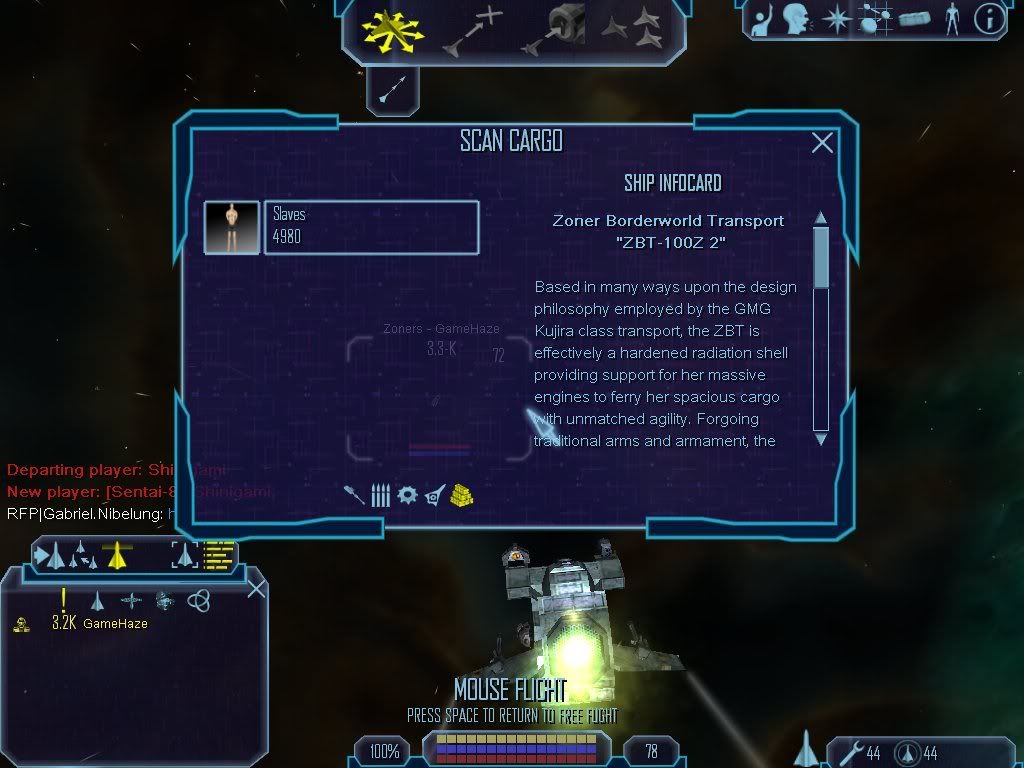Show the standing-figure reputation panel

(952, 19)
